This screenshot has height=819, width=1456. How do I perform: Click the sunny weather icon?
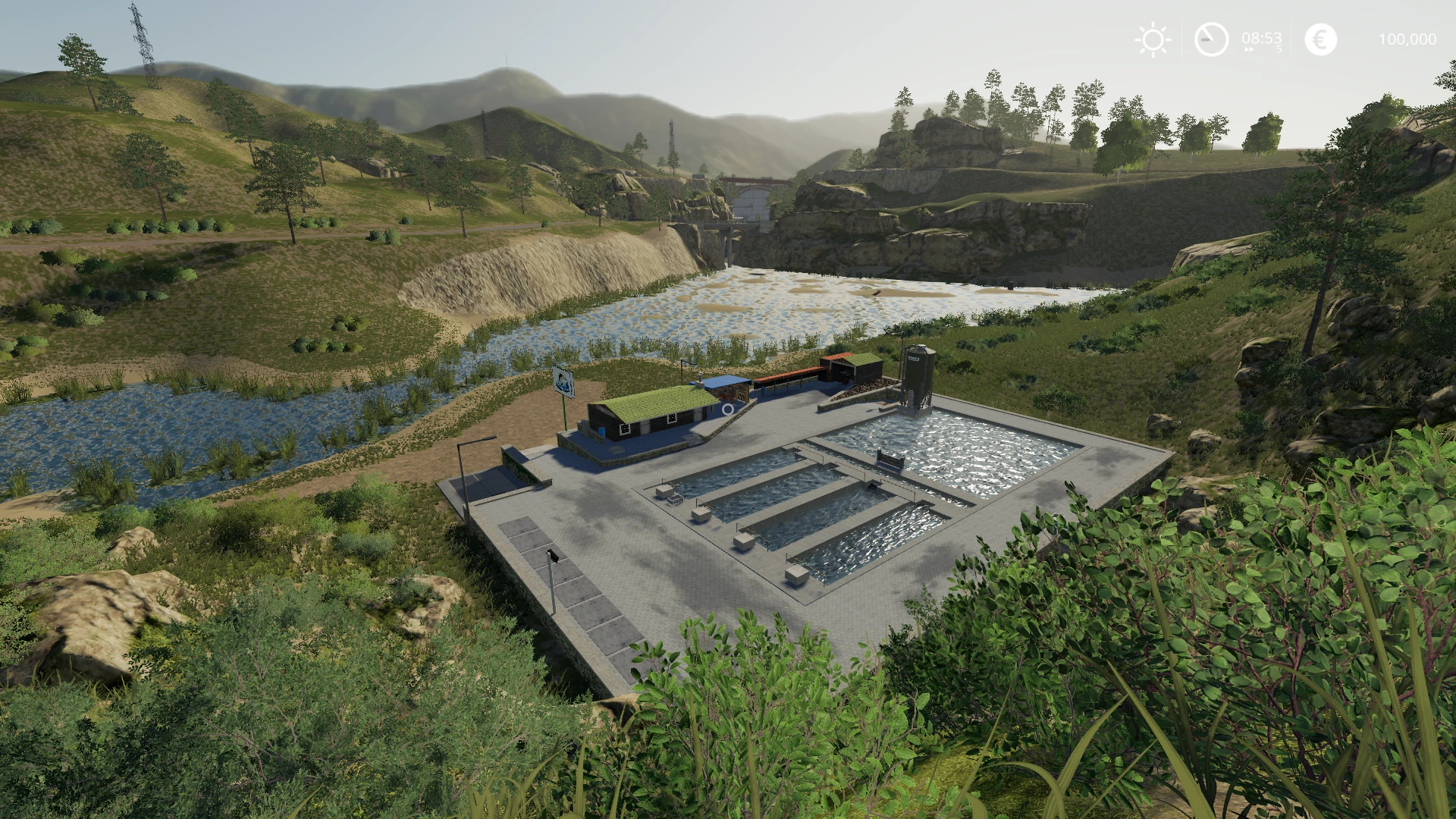click(x=1153, y=39)
